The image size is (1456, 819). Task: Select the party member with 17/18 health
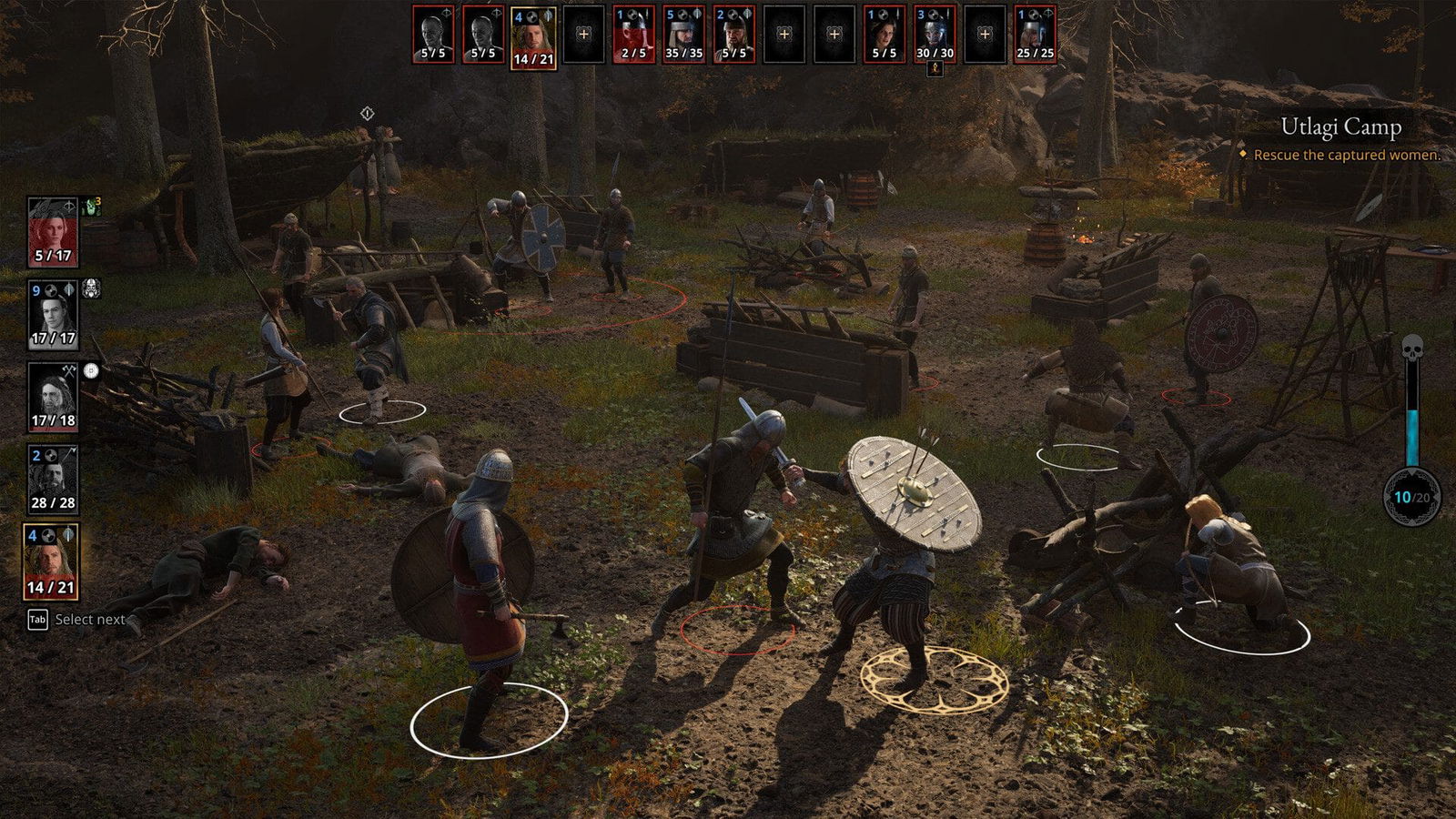[x=53, y=397]
